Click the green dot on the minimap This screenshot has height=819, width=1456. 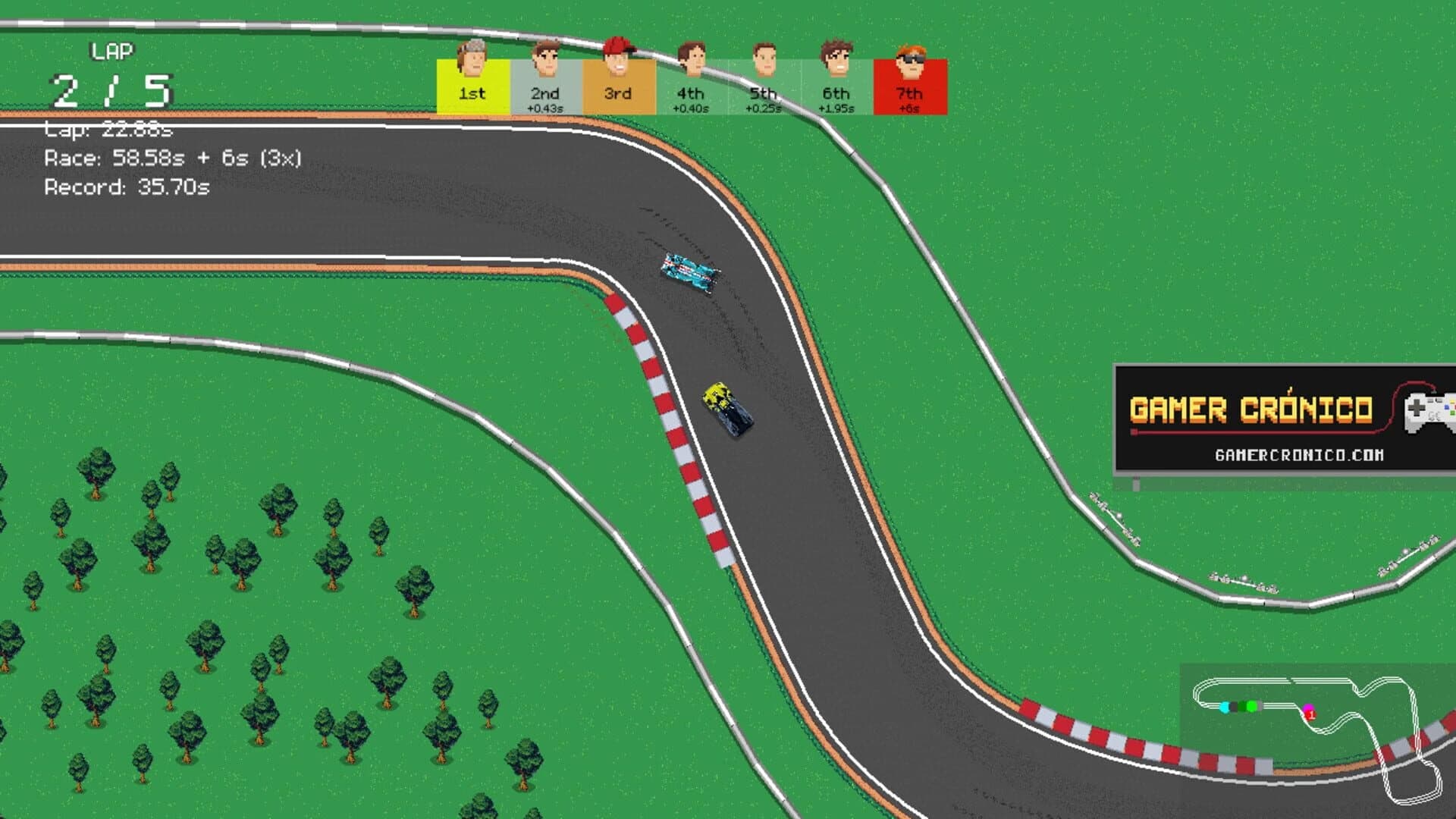1252,706
